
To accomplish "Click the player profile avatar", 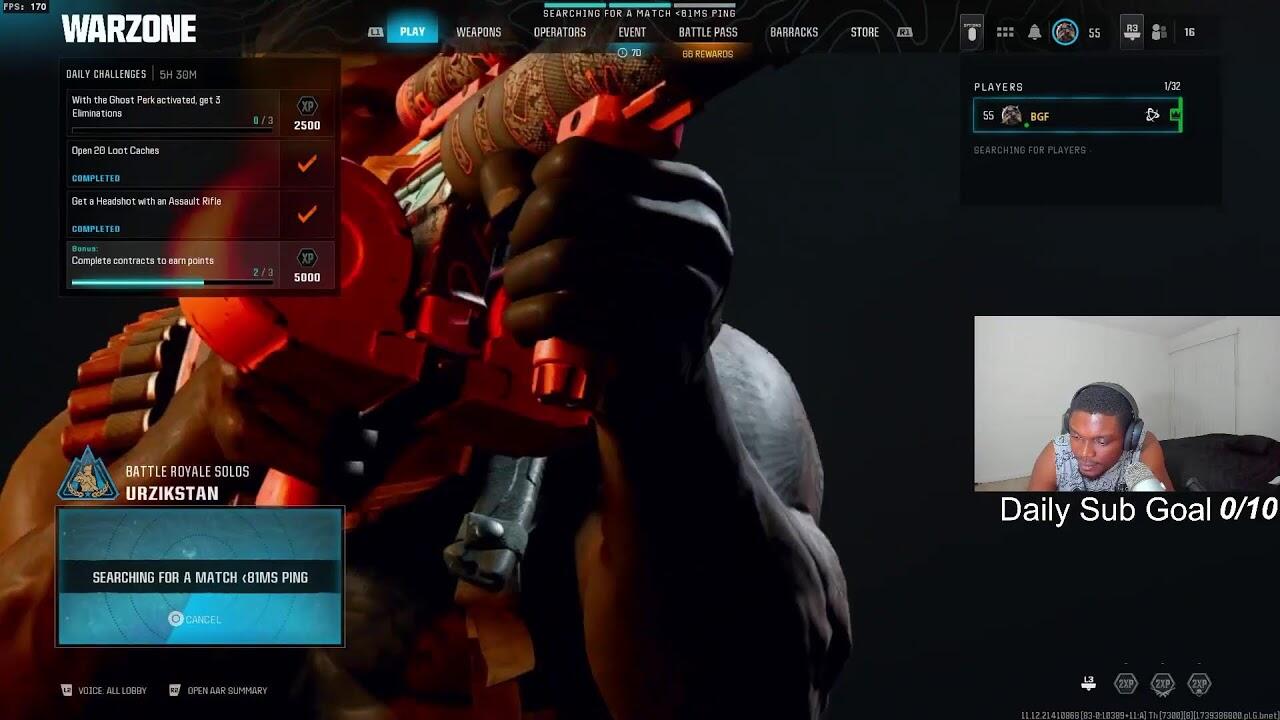I will coord(1065,32).
